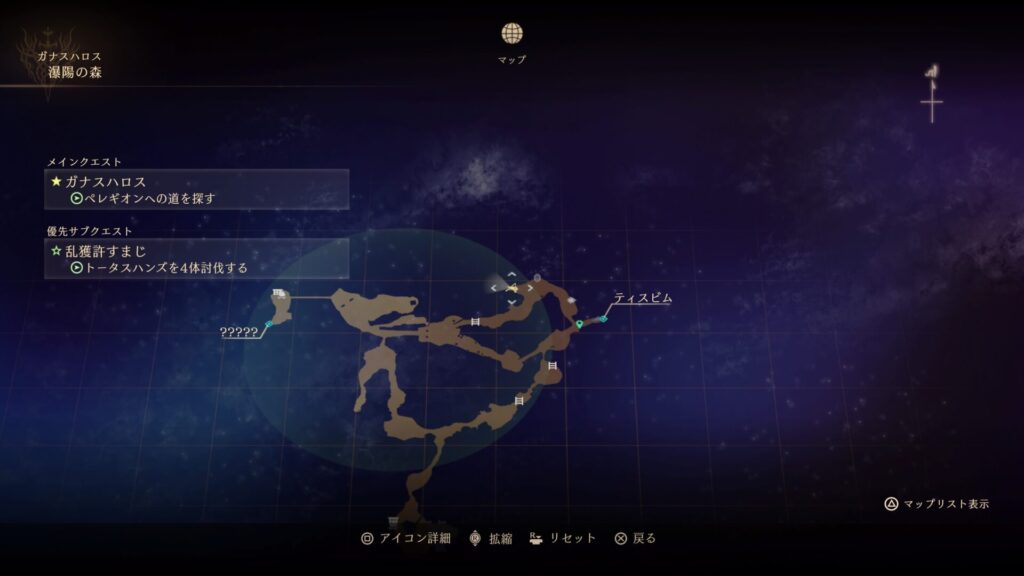This screenshot has height=576, width=1024.
Task: Click the globe map icon
Action: click(512, 33)
